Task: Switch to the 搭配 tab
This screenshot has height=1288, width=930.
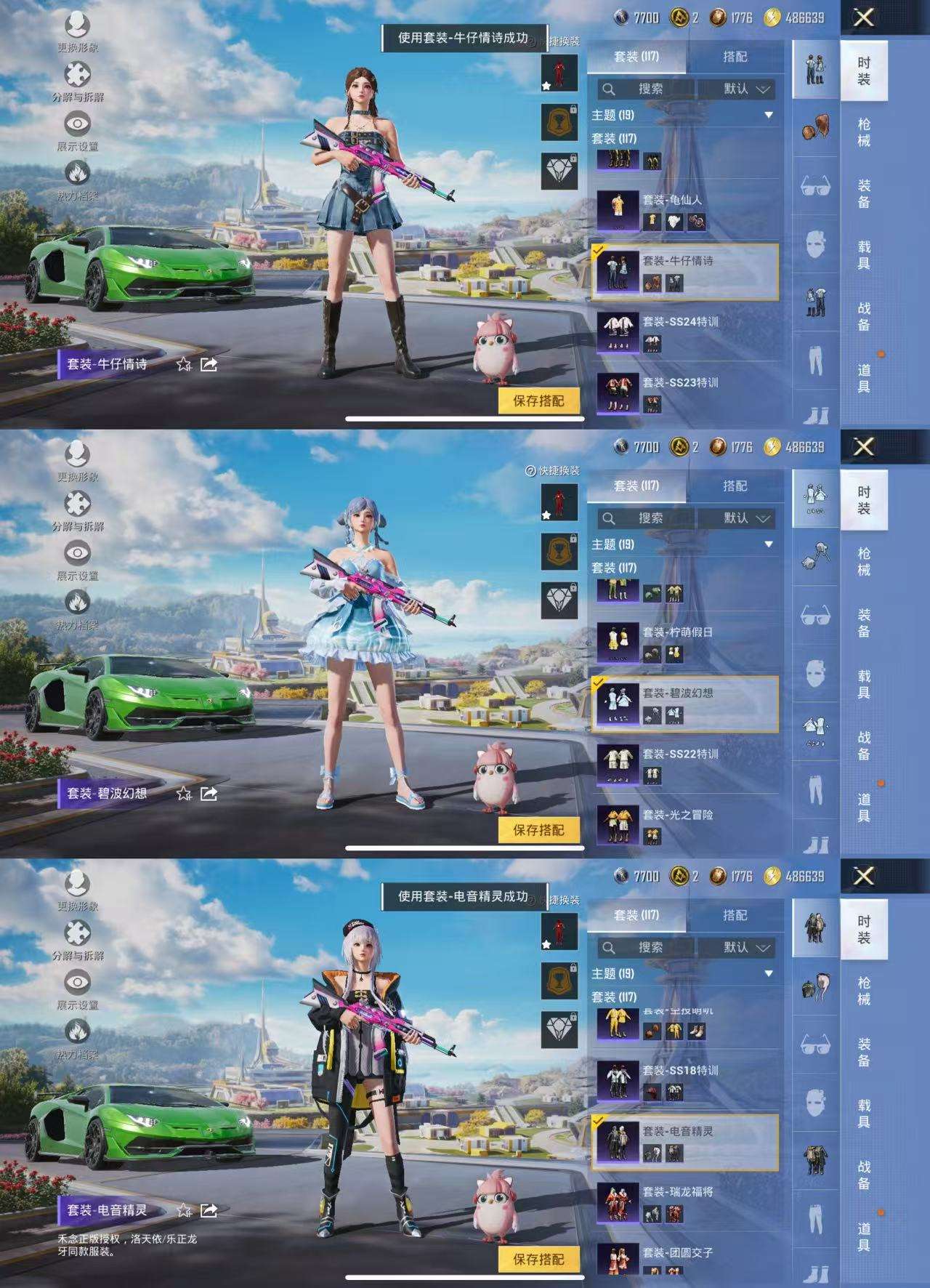Action: [x=736, y=56]
